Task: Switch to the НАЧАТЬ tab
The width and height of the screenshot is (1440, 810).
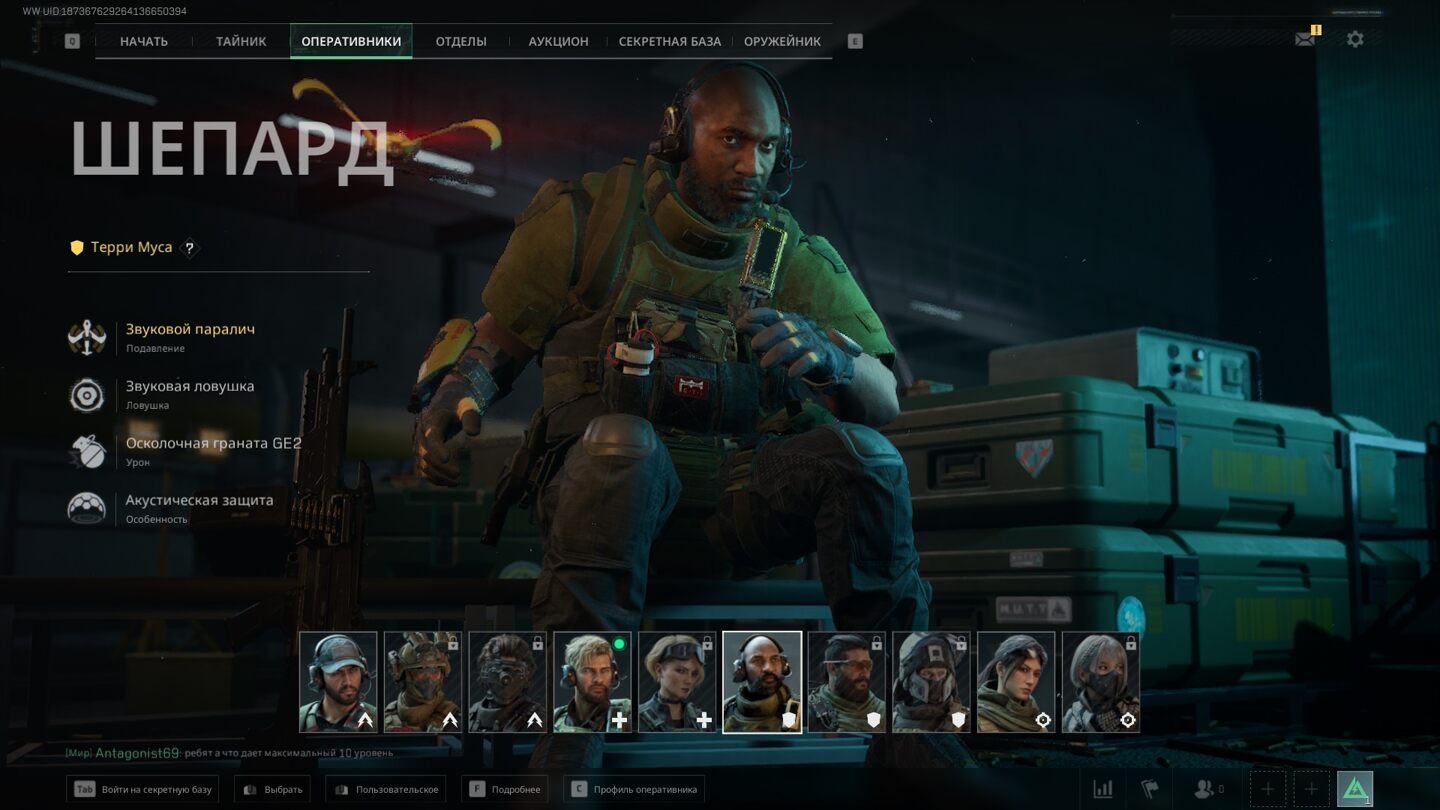Action: (144, 42)
